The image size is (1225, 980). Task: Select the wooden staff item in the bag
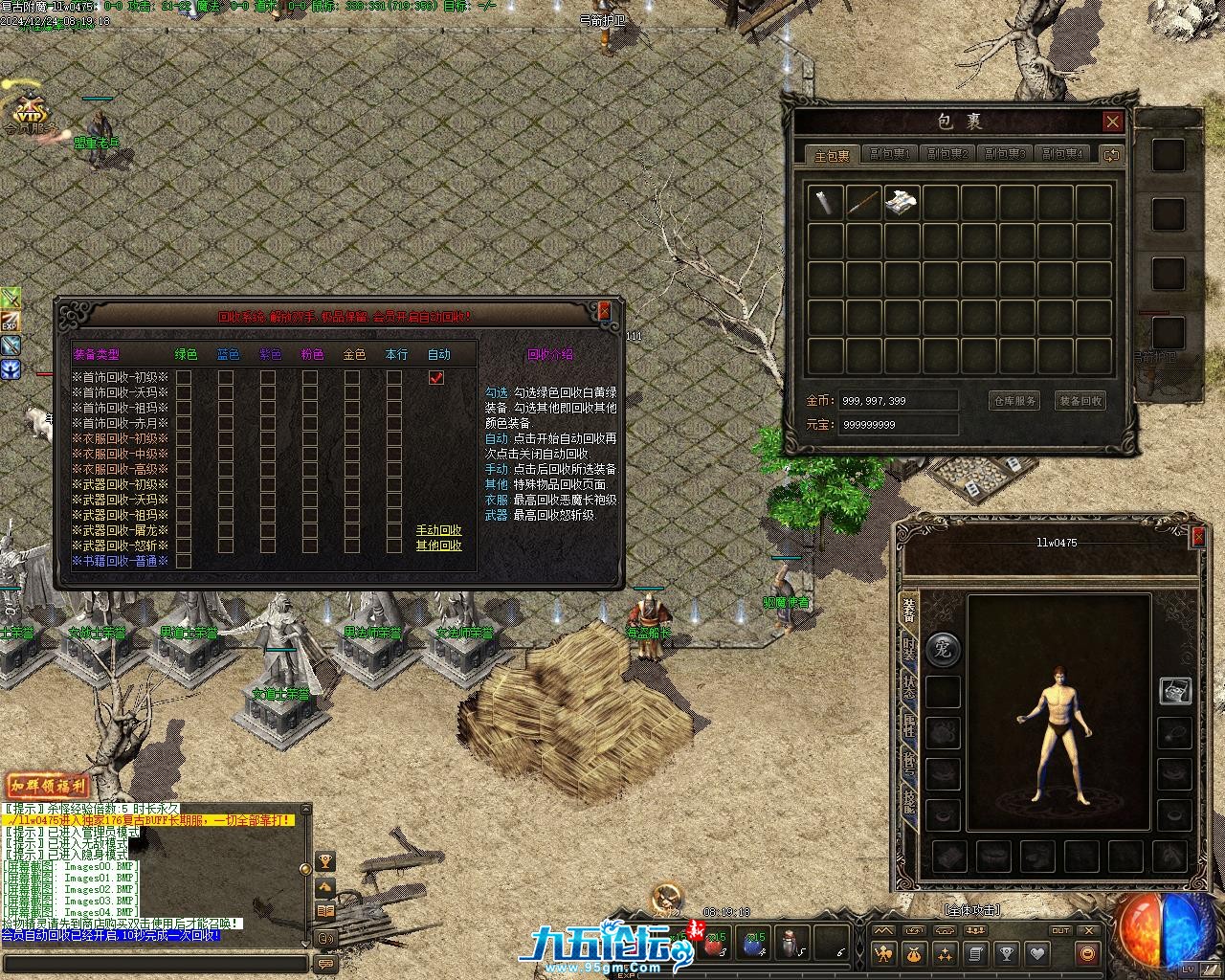click(x=863, y=203)
